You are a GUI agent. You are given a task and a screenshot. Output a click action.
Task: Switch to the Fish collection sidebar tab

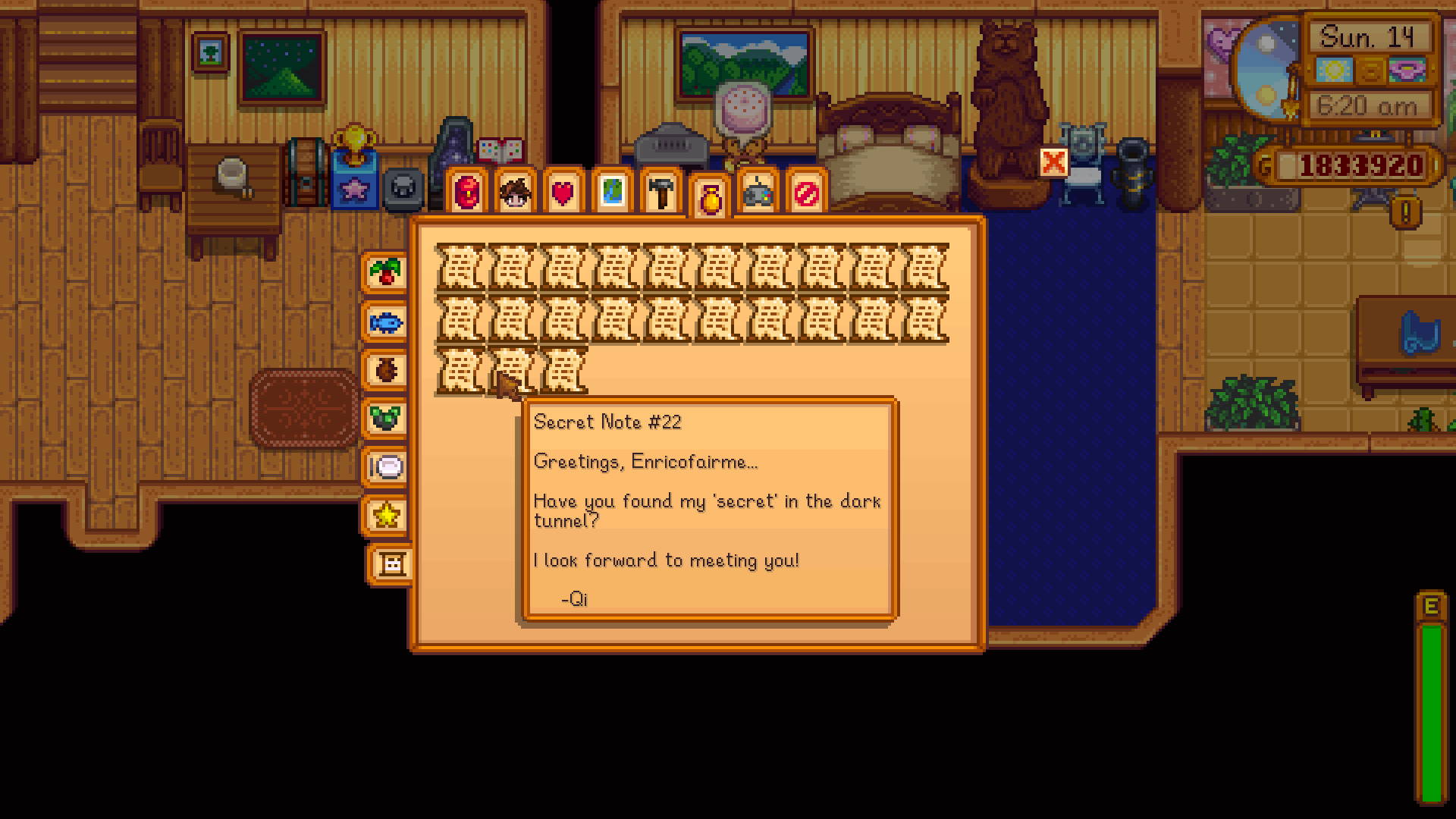tap(385, 322)
